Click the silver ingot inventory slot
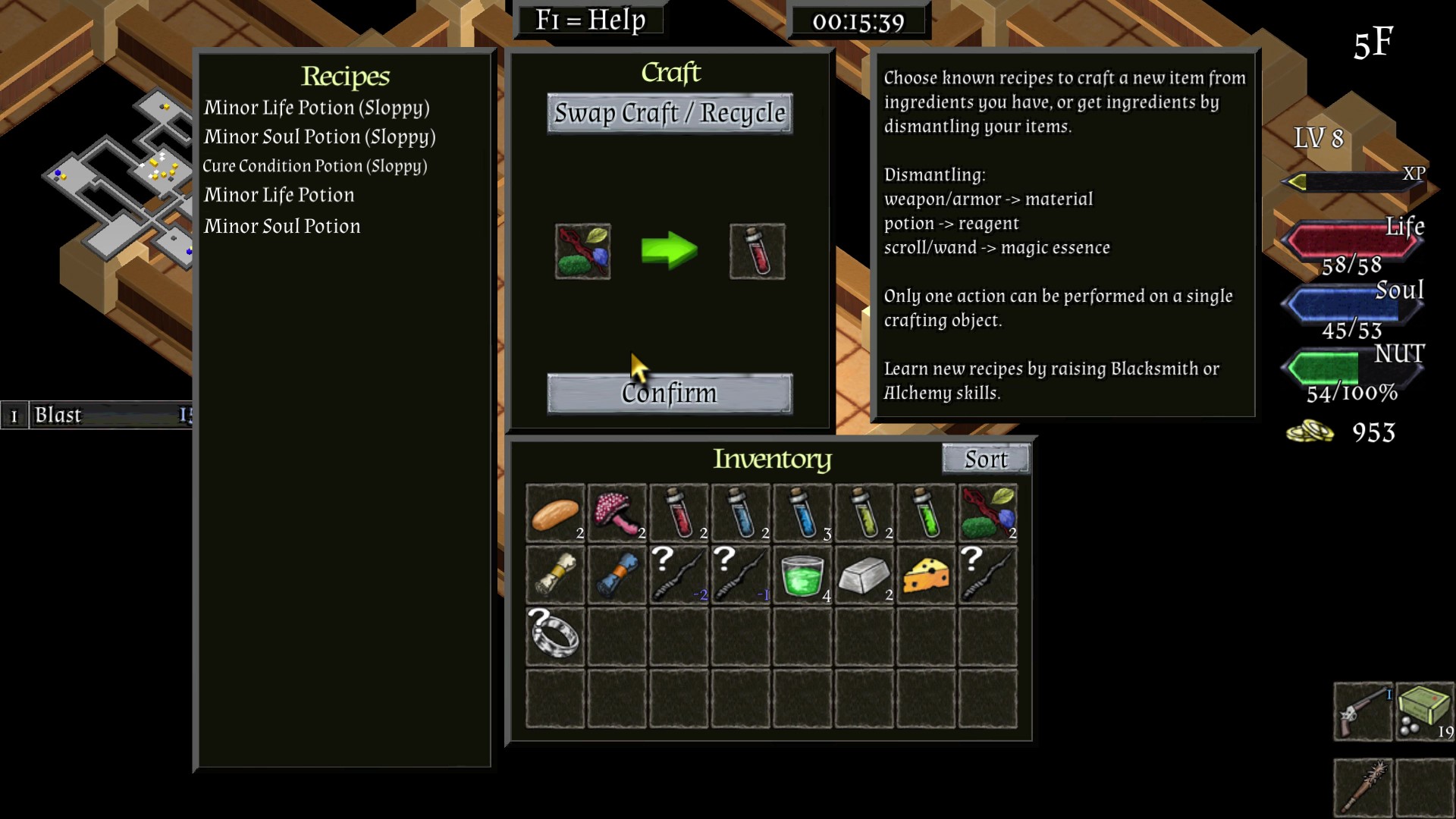This screenshot has width=1456, height=819. click(864, 576)
